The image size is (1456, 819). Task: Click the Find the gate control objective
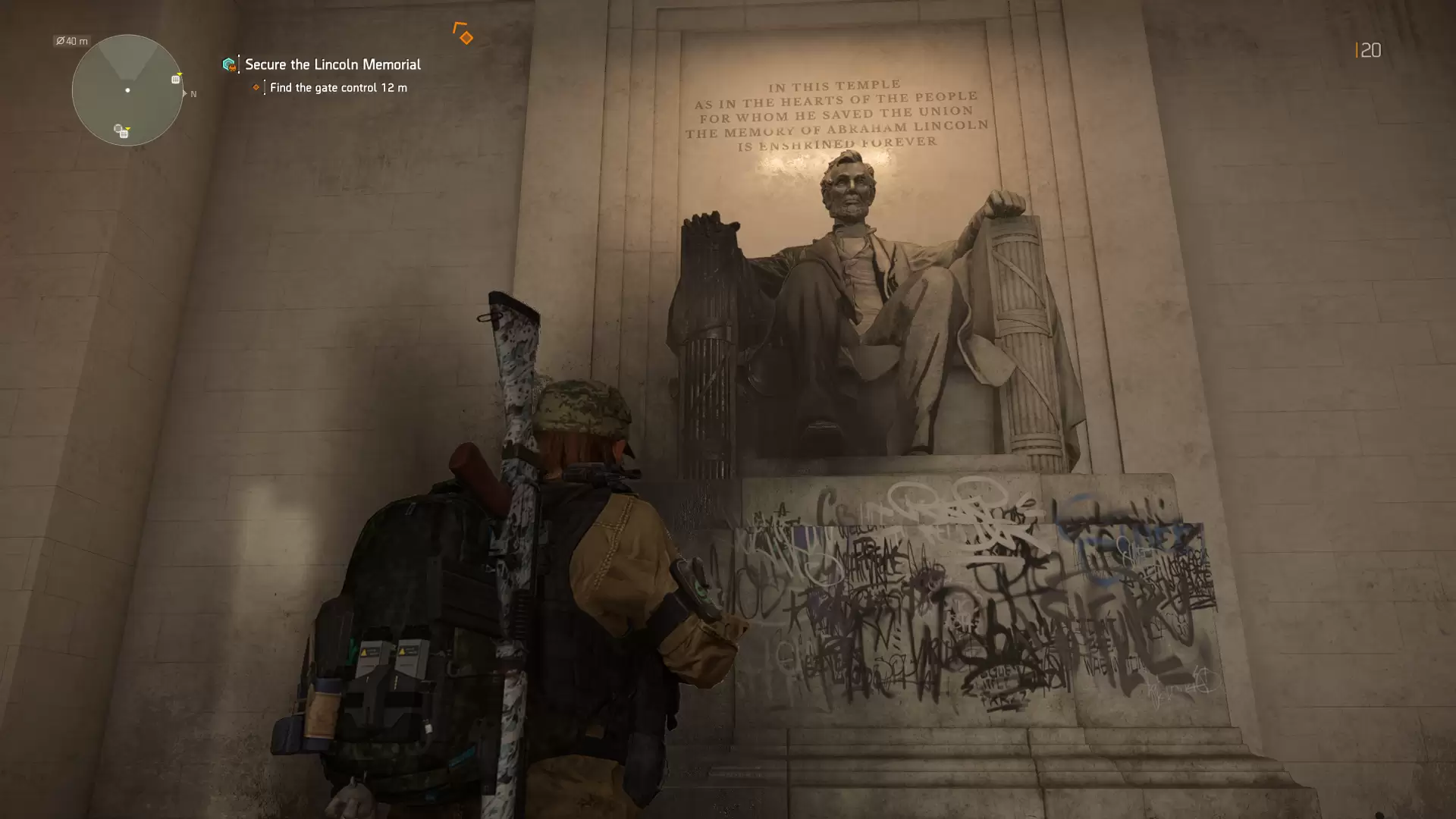tap(337, 88)
